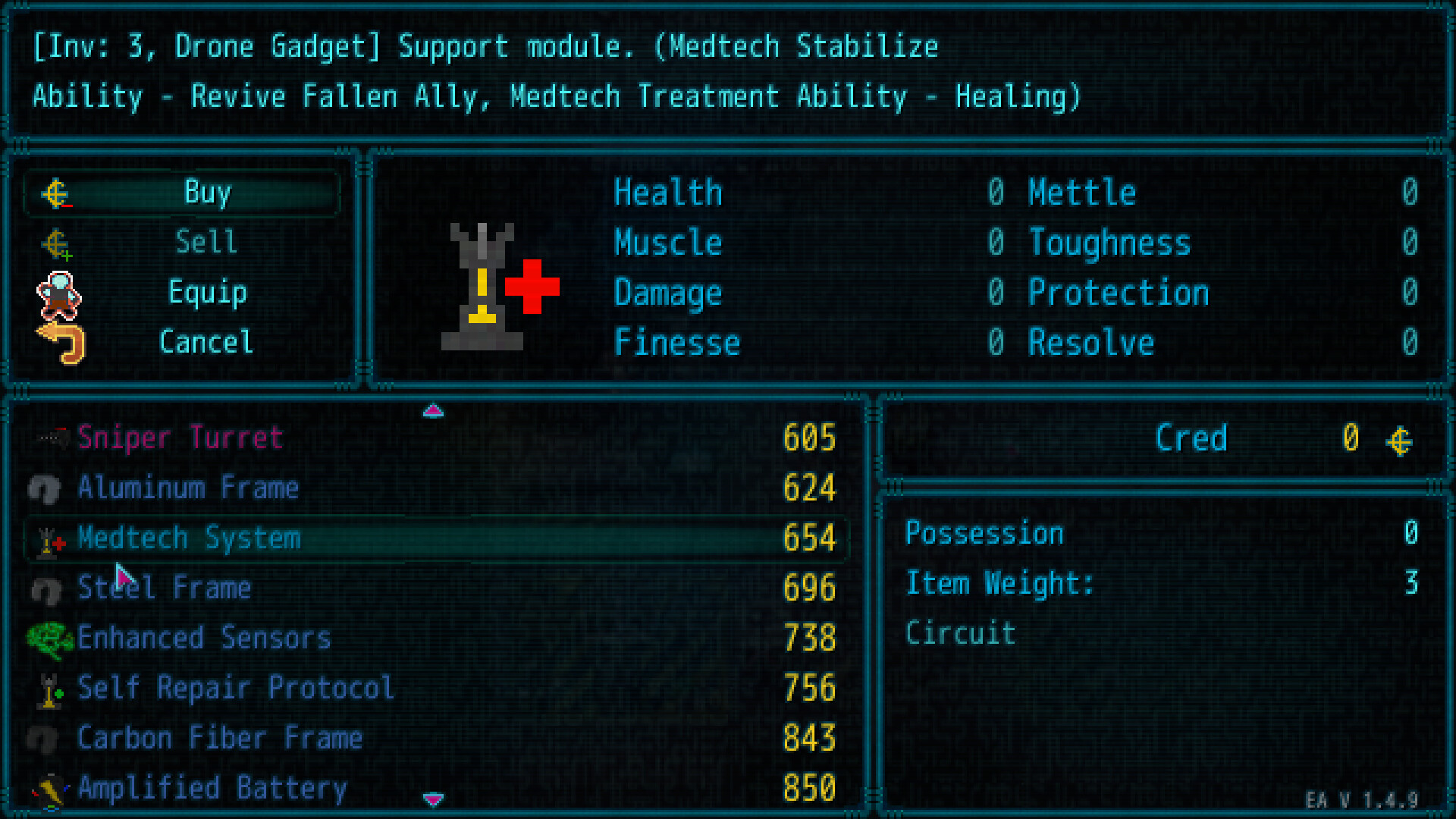Select the Steel Frame list entry
Screen dimensions: 1456x819
tap(165, 588)
